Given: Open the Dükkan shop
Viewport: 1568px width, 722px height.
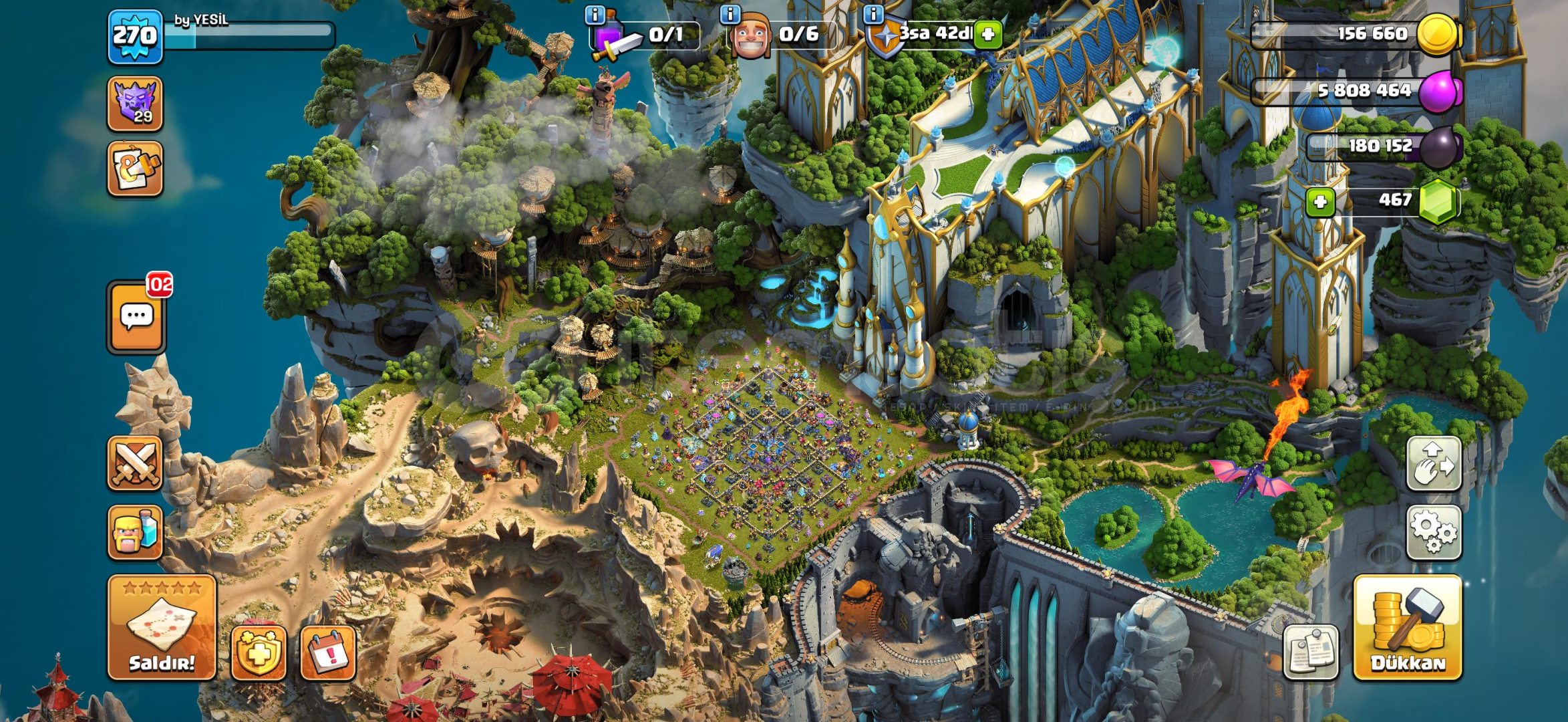Looking at the screenshot, I should point(1408,627).
